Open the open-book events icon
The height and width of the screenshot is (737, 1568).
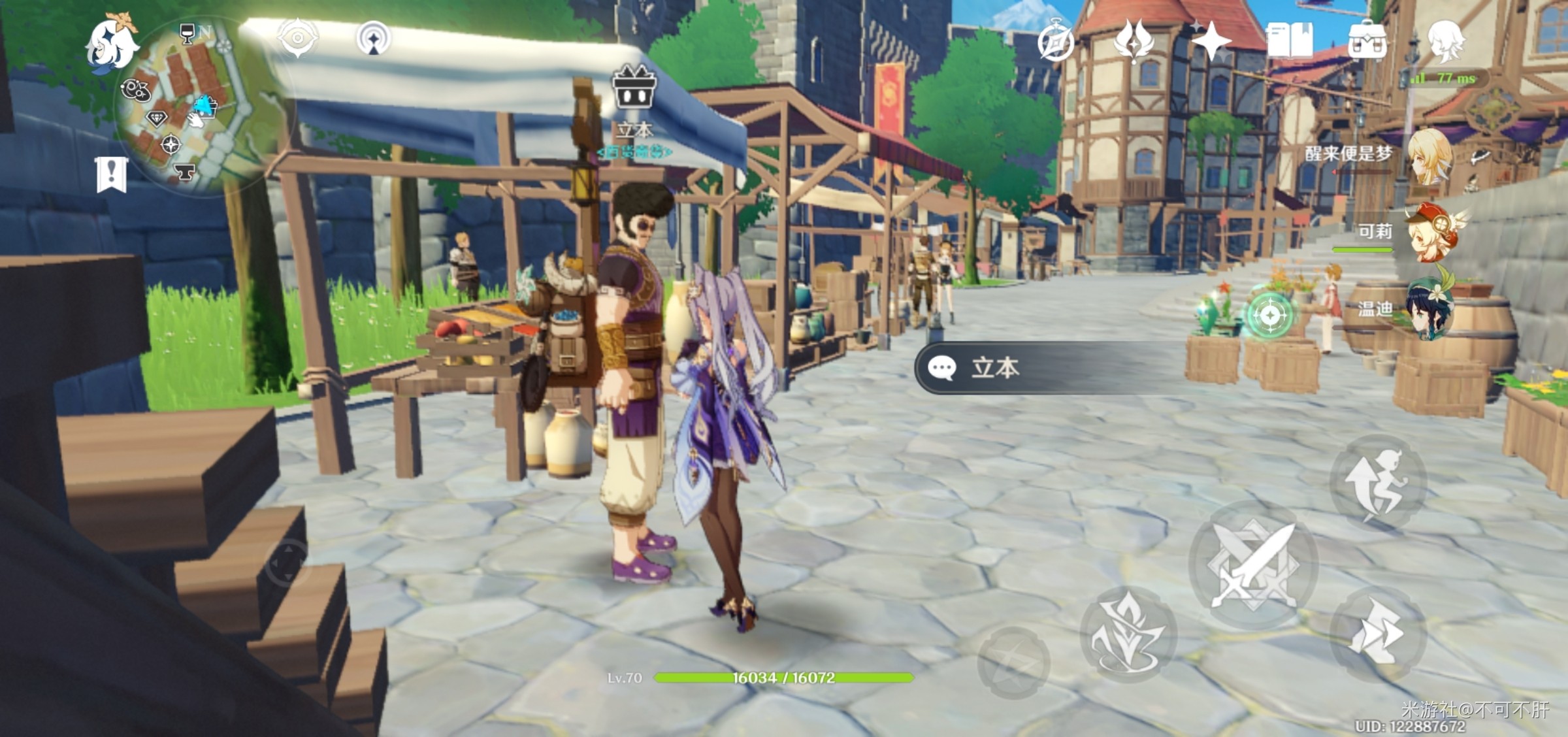tap(1289, 41)
